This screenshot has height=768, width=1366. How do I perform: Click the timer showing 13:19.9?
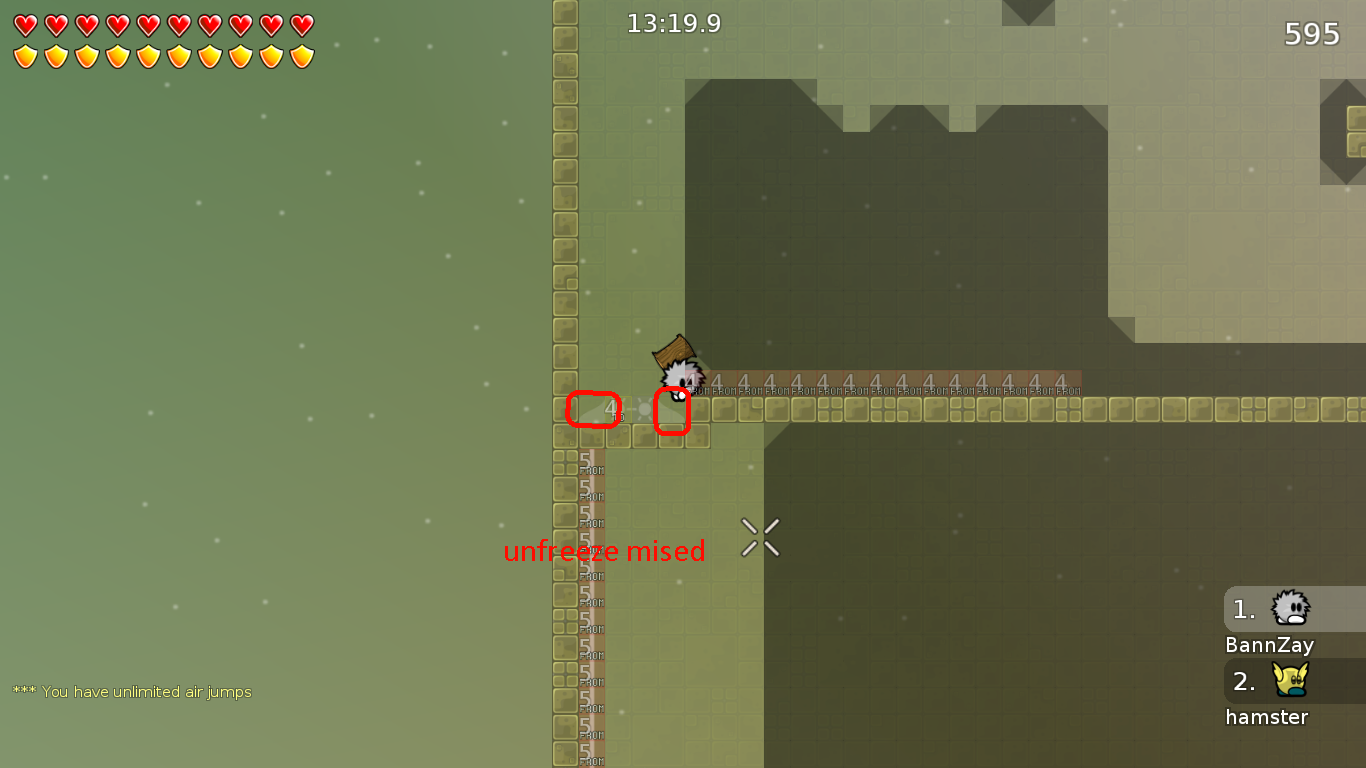pyautogui.click(x=673, y=23)
